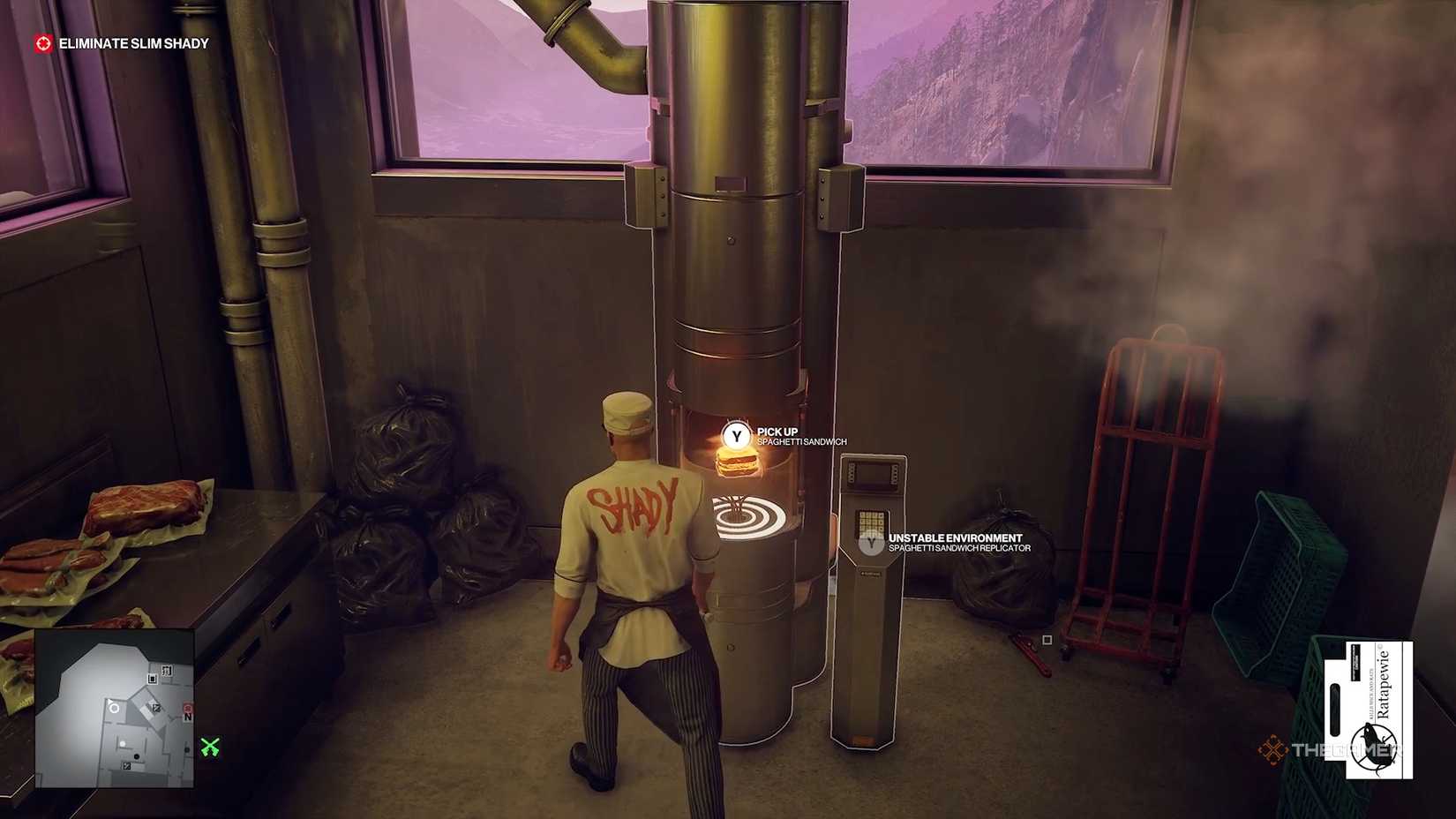Screen dimensions: 1456x819
Task: Select the player arrow marker on minimap
Action: (110, 701)
